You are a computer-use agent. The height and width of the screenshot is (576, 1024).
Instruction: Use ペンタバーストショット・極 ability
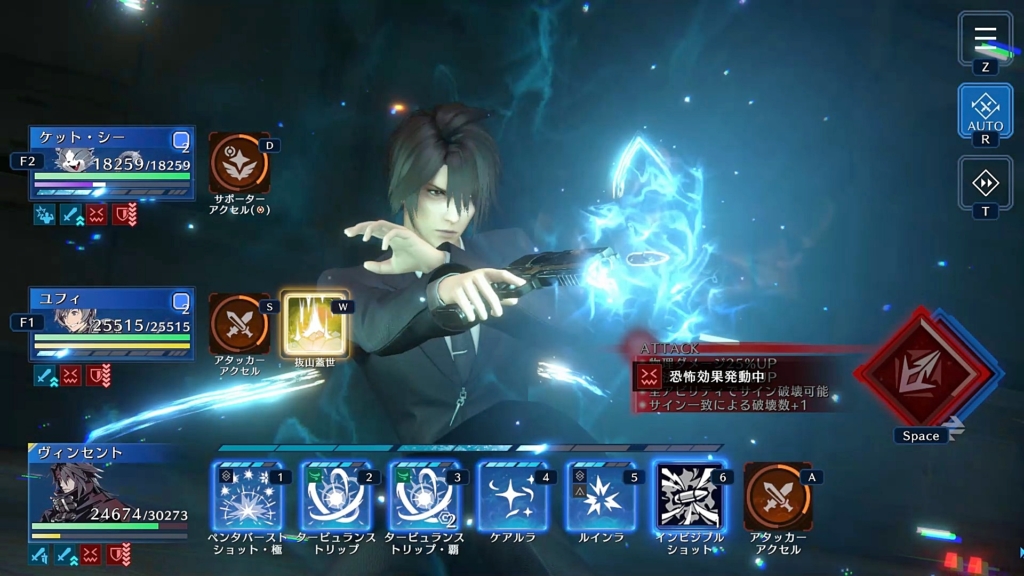point(247,496)
